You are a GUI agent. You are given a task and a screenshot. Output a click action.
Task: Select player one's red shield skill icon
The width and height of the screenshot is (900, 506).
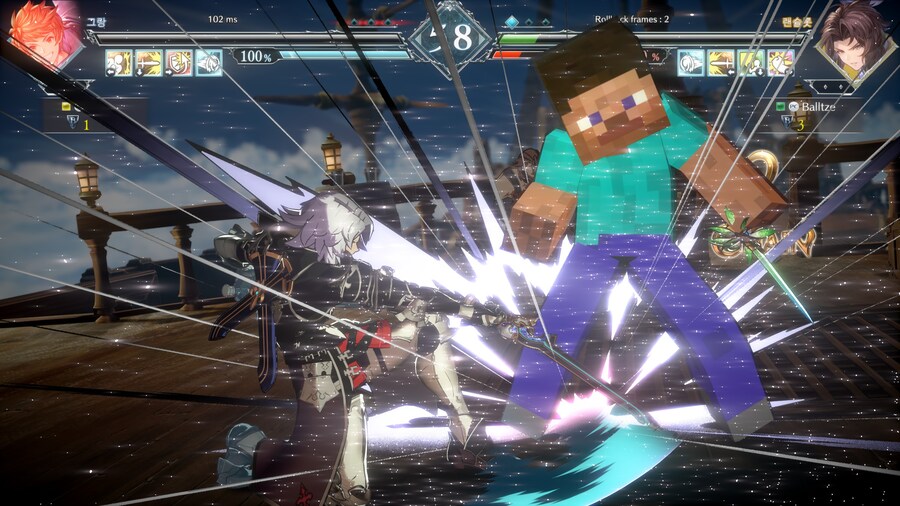click(179, 63)
